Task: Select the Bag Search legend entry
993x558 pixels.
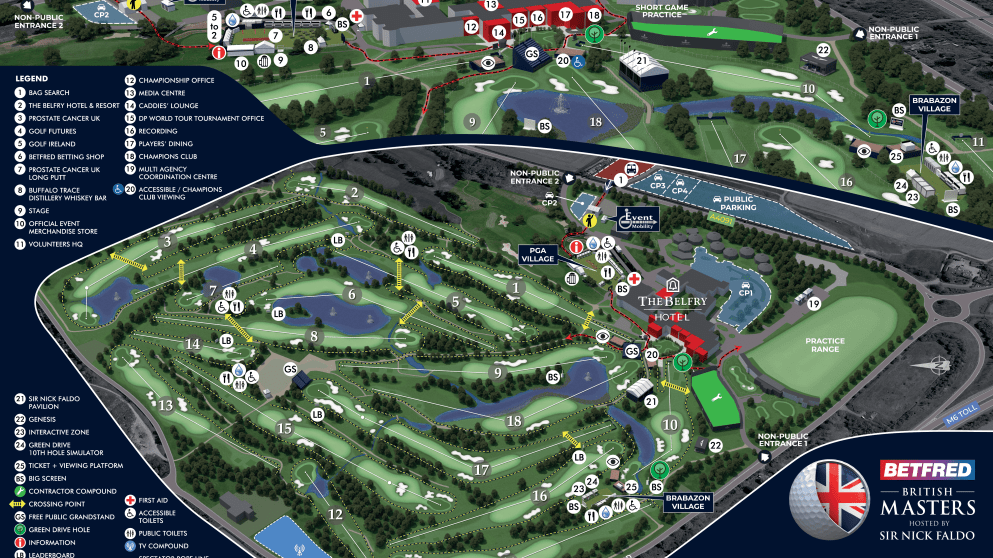Action: tap(50, 93)
